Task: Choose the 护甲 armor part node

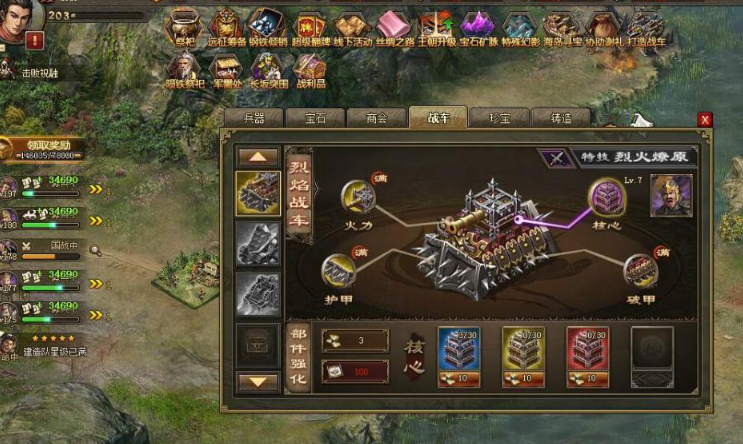Action: [340, 271]
